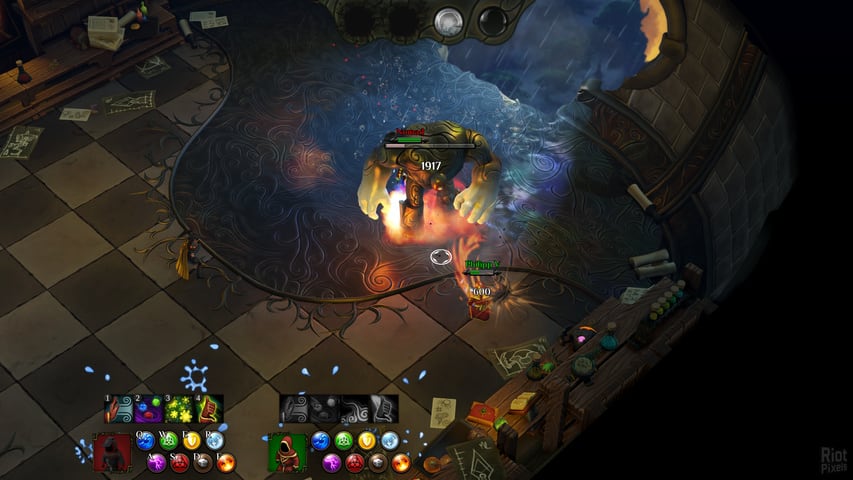
Task: Pick the Cold element labeled R
Action: click(215, 440)
